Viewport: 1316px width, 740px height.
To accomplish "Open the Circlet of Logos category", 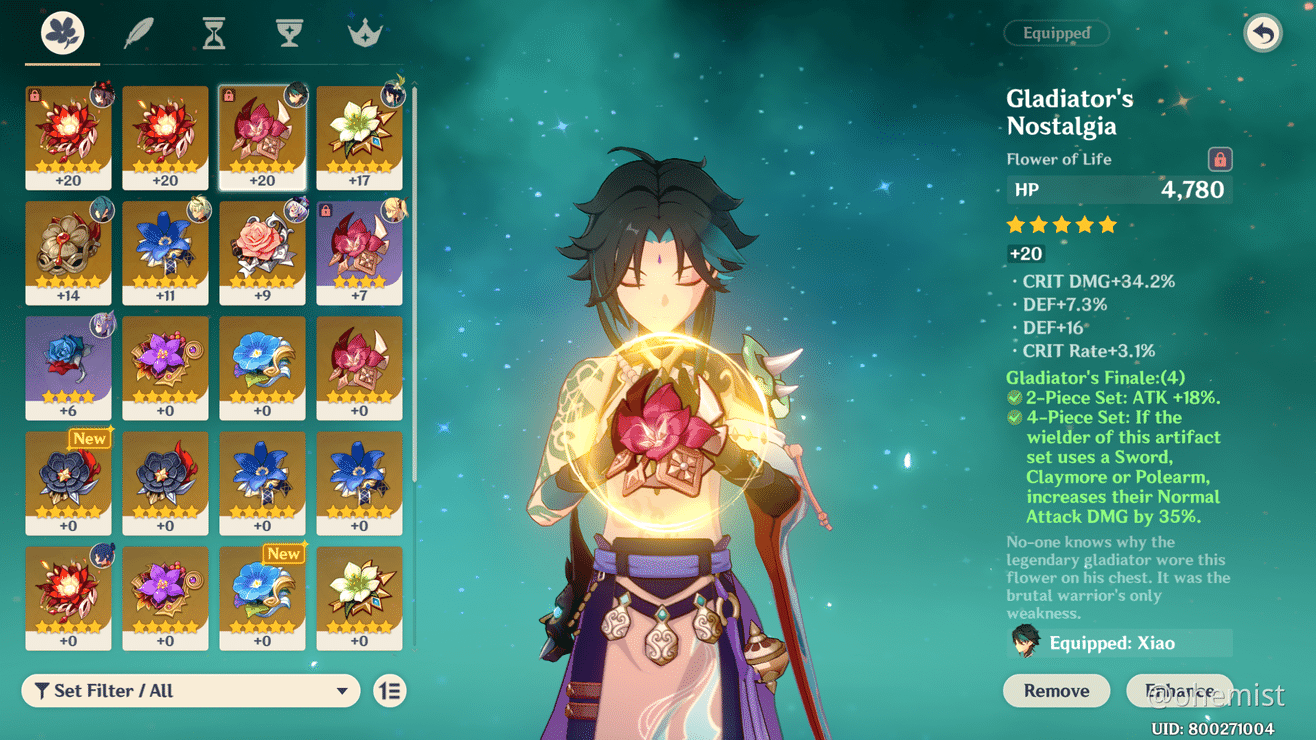I will tap(364, 31).
